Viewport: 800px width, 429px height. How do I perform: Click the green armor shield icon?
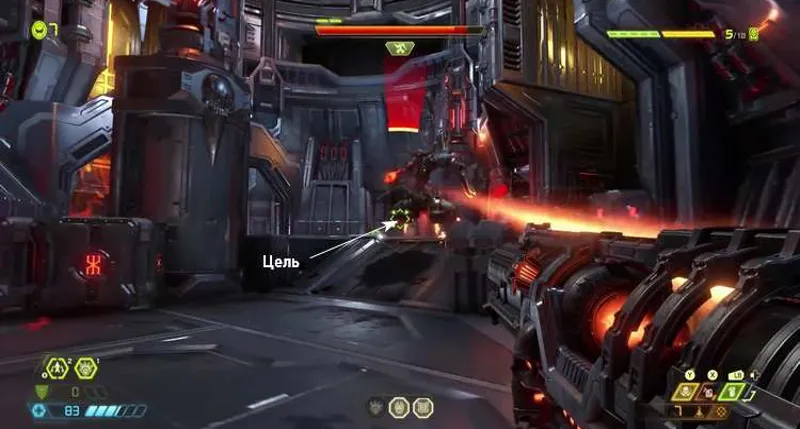(41, 392)
